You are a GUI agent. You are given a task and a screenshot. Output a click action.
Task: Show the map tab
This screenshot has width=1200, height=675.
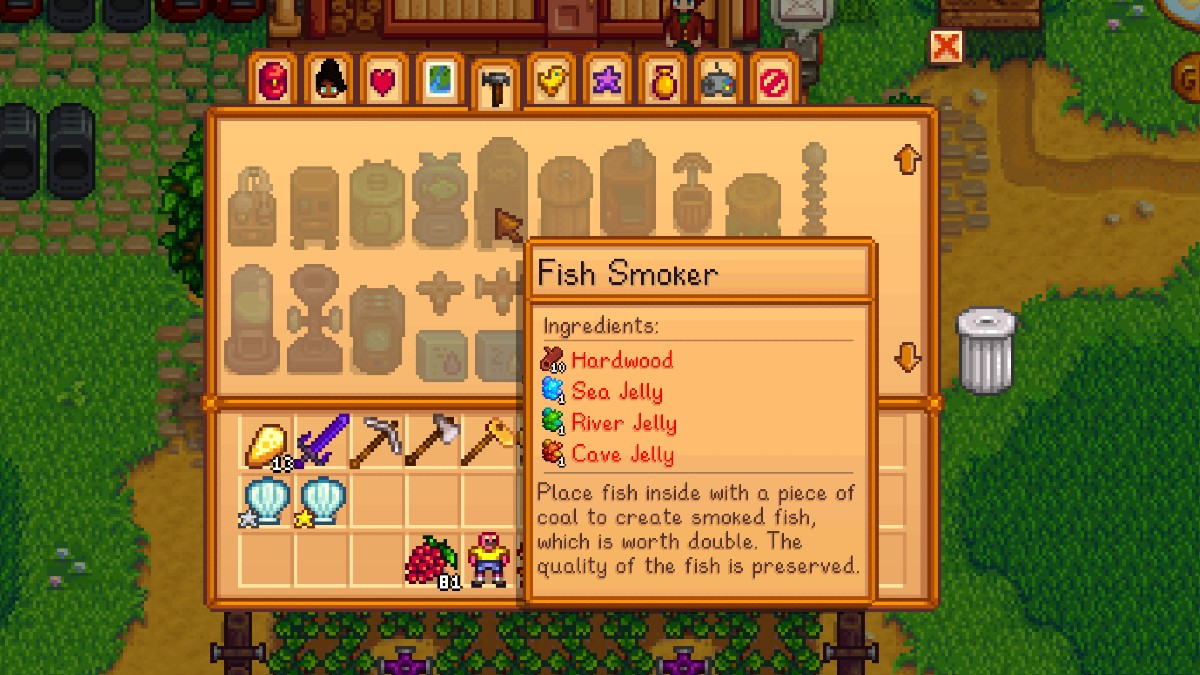click(x=439, y=82)
